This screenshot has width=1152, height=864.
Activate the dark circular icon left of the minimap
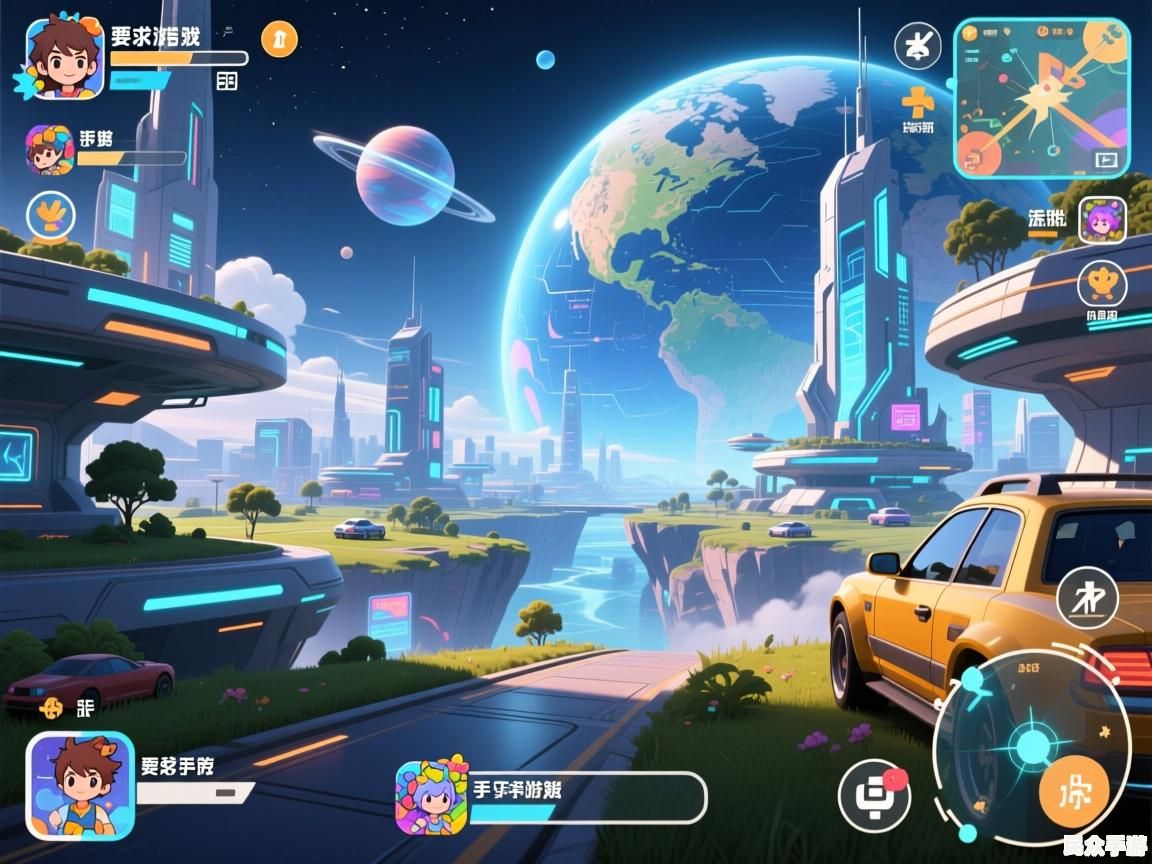917,45
